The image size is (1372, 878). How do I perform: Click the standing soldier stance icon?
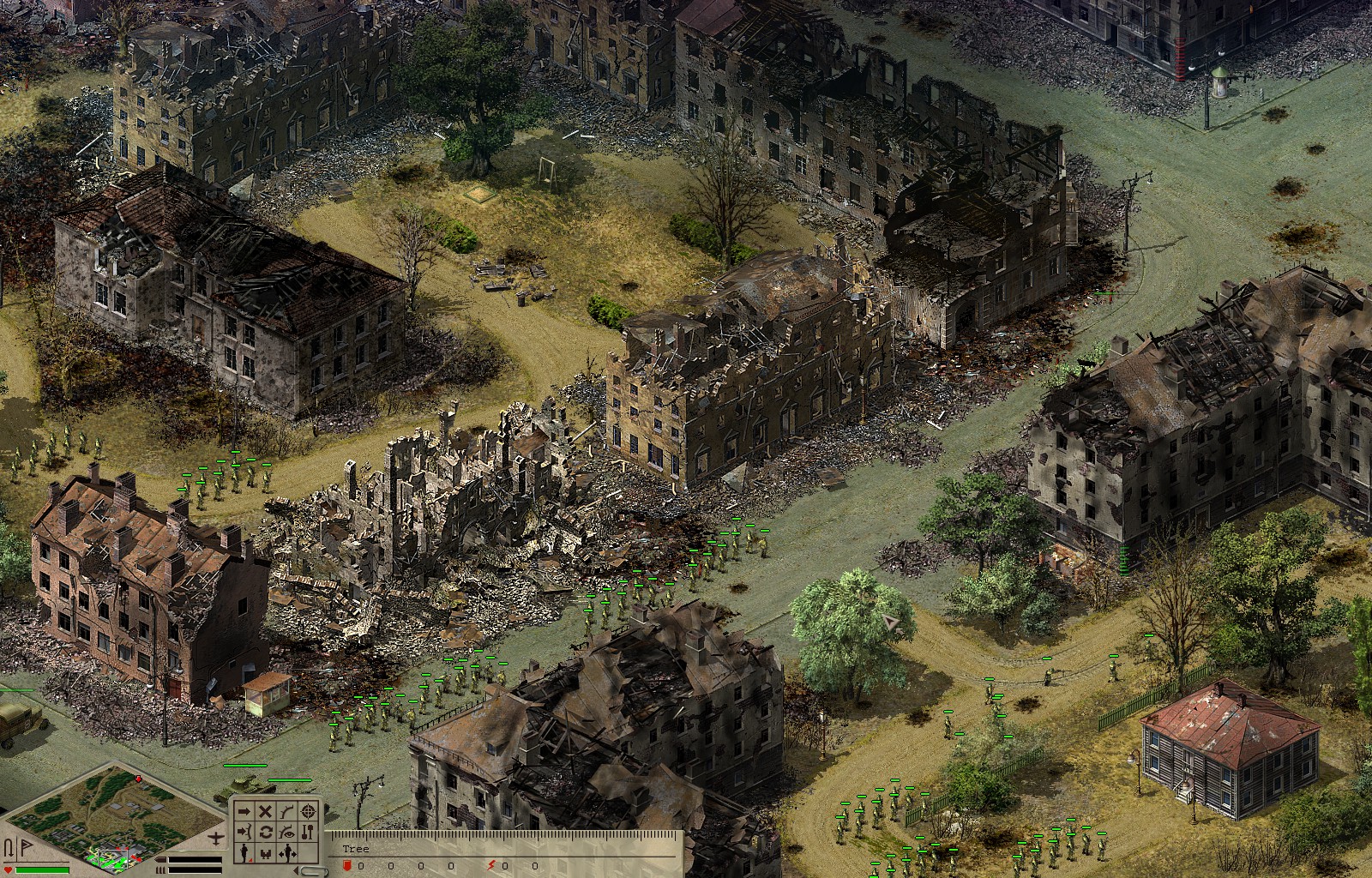[244, 852]
